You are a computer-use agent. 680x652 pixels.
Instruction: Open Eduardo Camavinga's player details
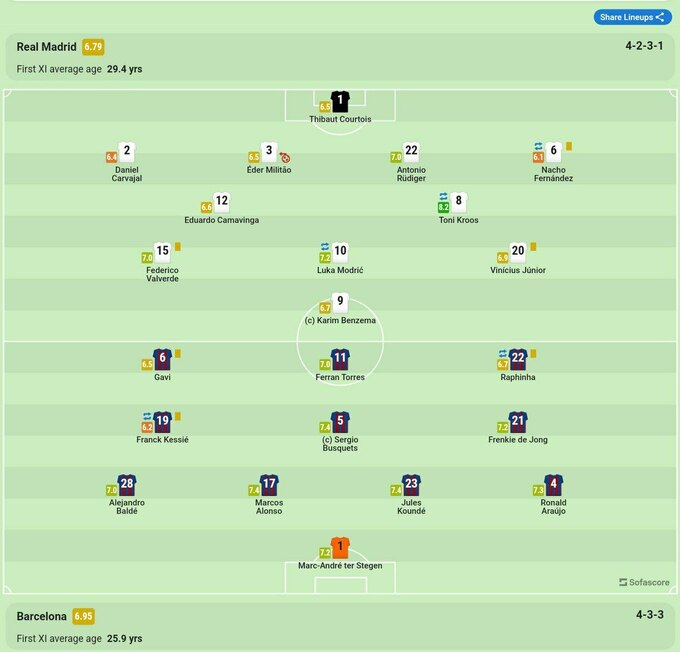pyautogui.click(x=222, y=202)
